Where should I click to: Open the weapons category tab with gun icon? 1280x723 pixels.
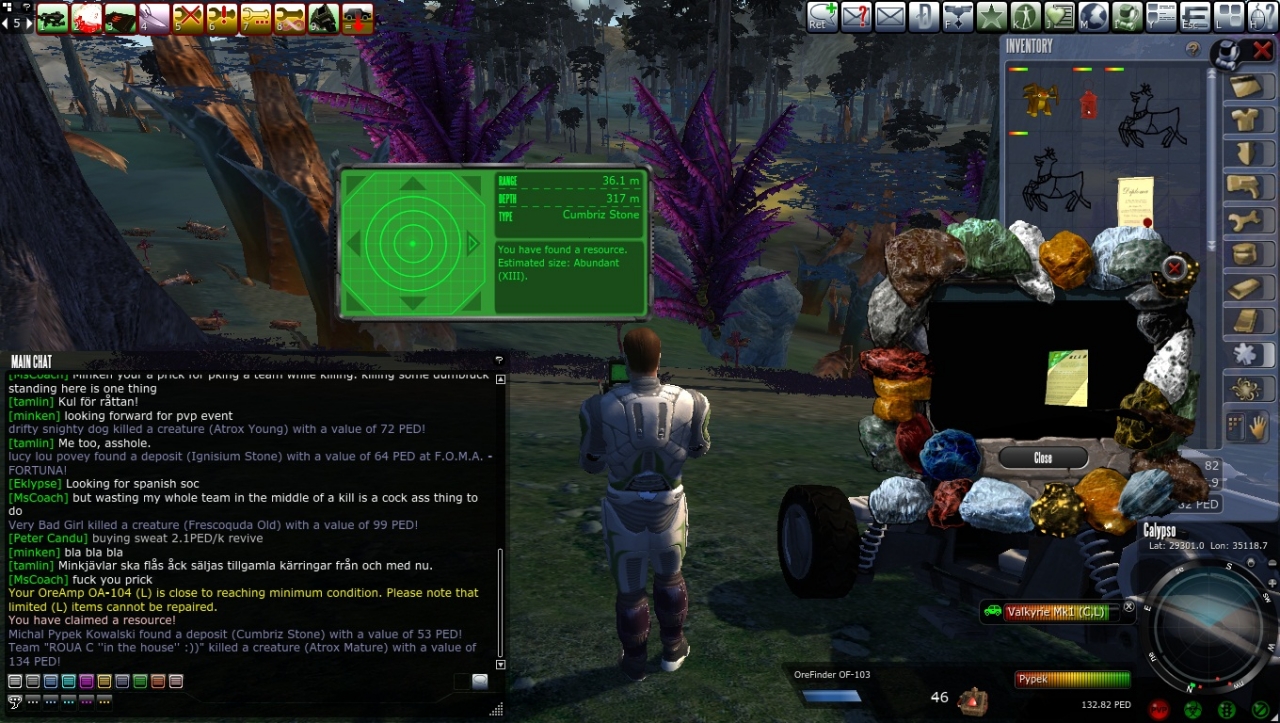click(x=1246, y=187)
